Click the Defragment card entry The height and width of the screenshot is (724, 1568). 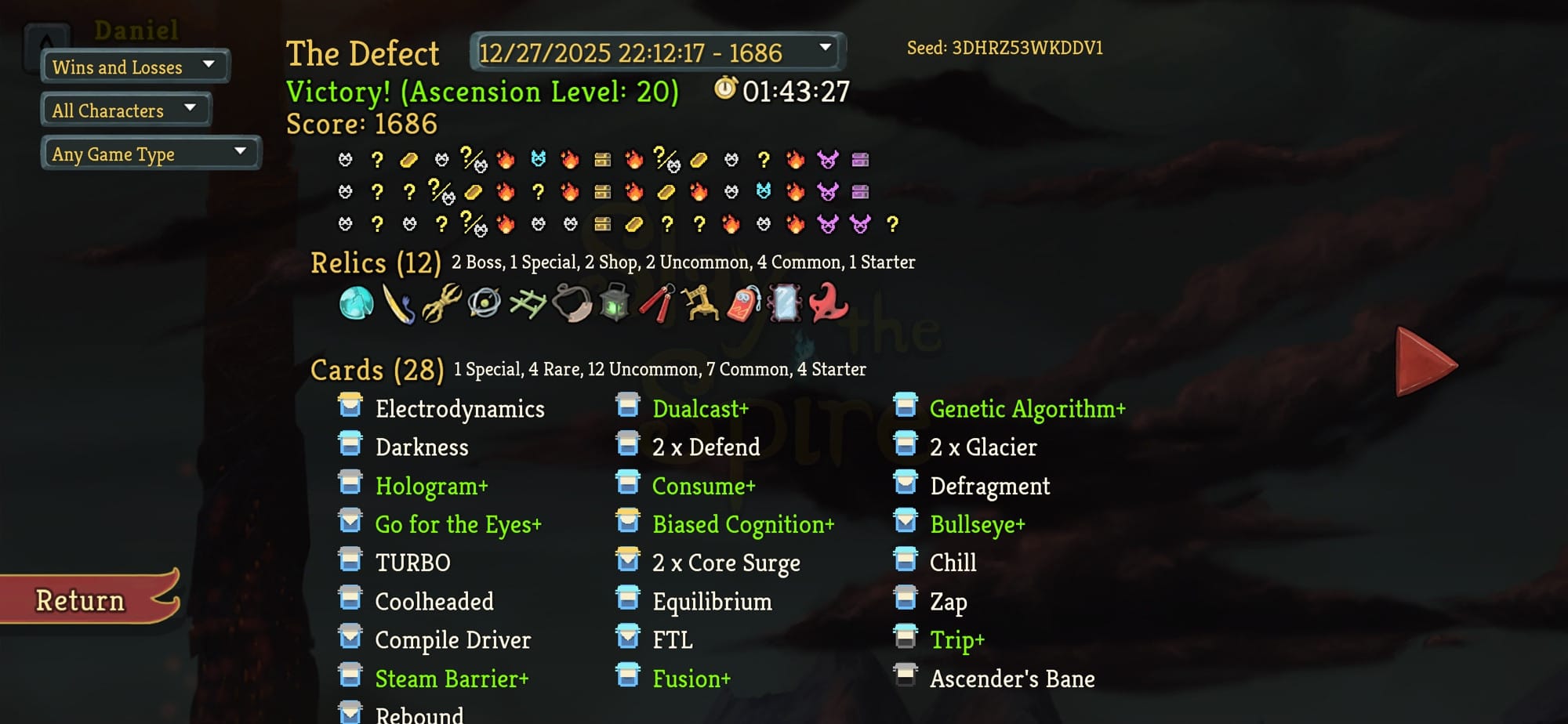click(x=989, y=486)
